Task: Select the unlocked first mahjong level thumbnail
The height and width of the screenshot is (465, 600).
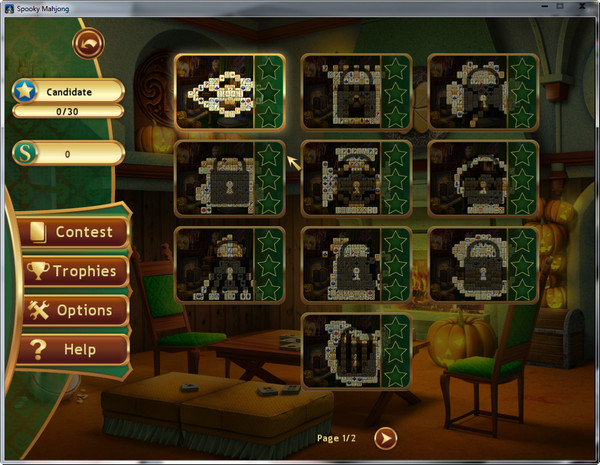Action: (216, 91)
